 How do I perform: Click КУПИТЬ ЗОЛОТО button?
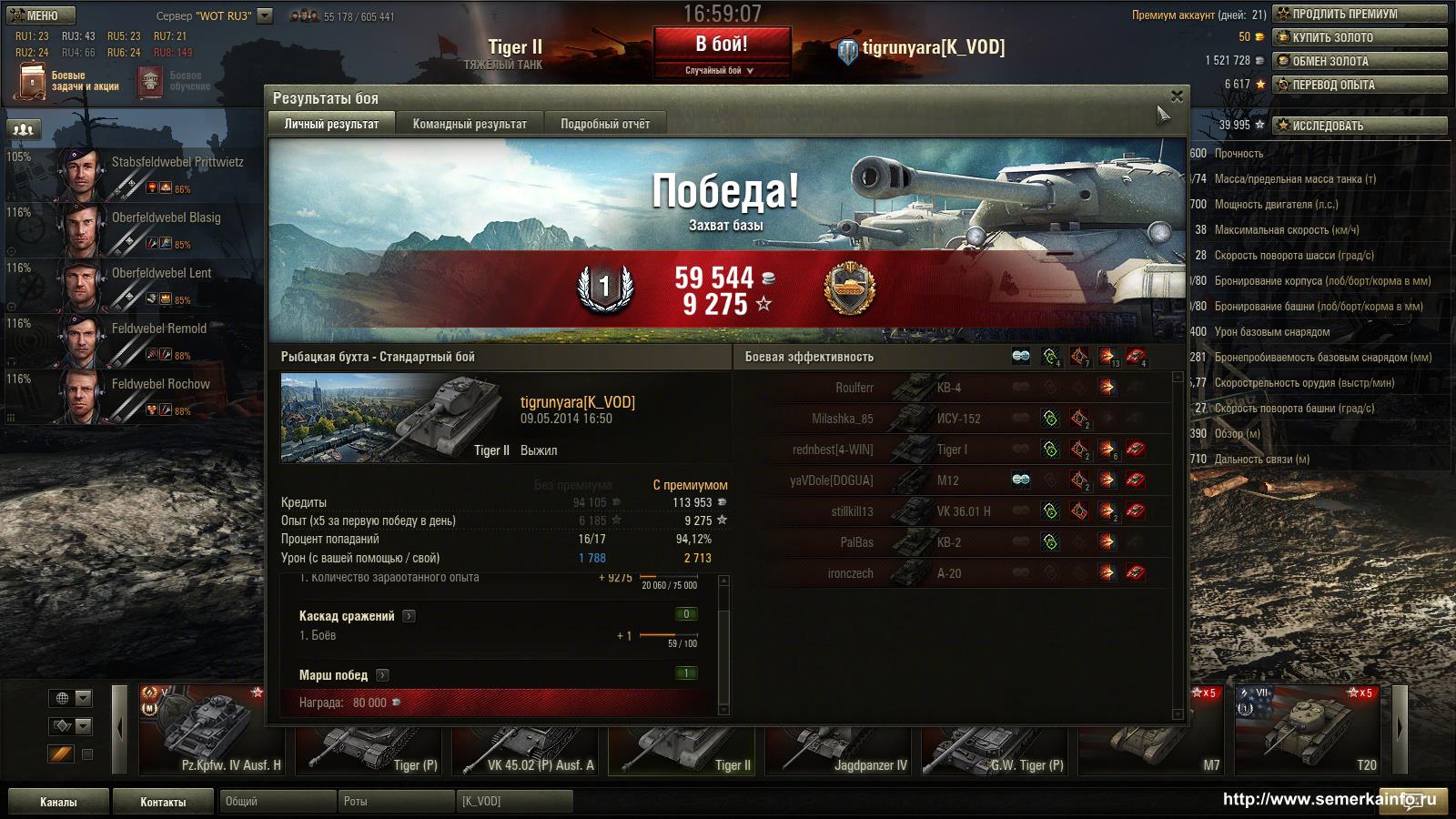tap(1360, 37)
